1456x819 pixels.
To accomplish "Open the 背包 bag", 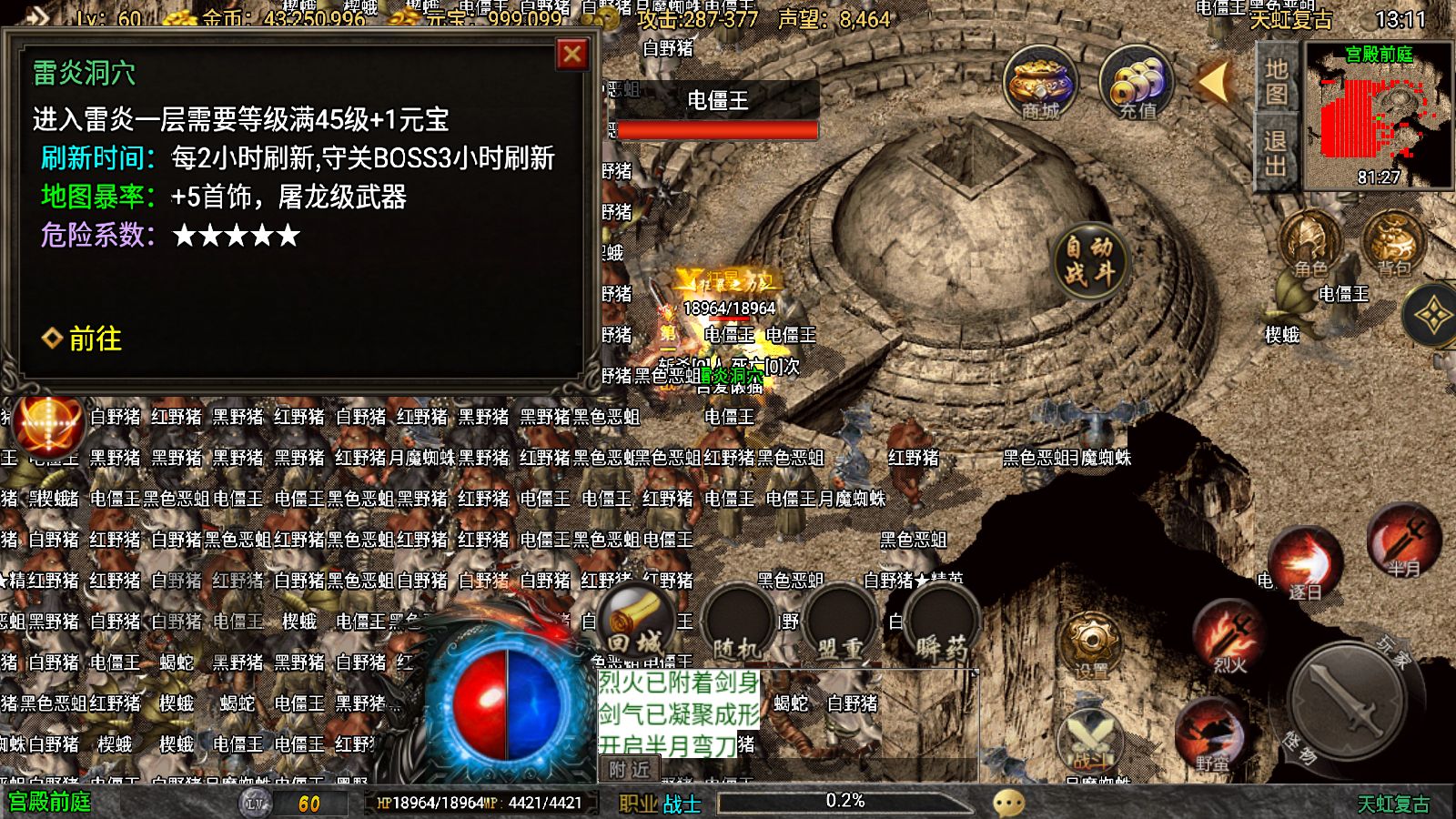I will (x=1392, y=244).
